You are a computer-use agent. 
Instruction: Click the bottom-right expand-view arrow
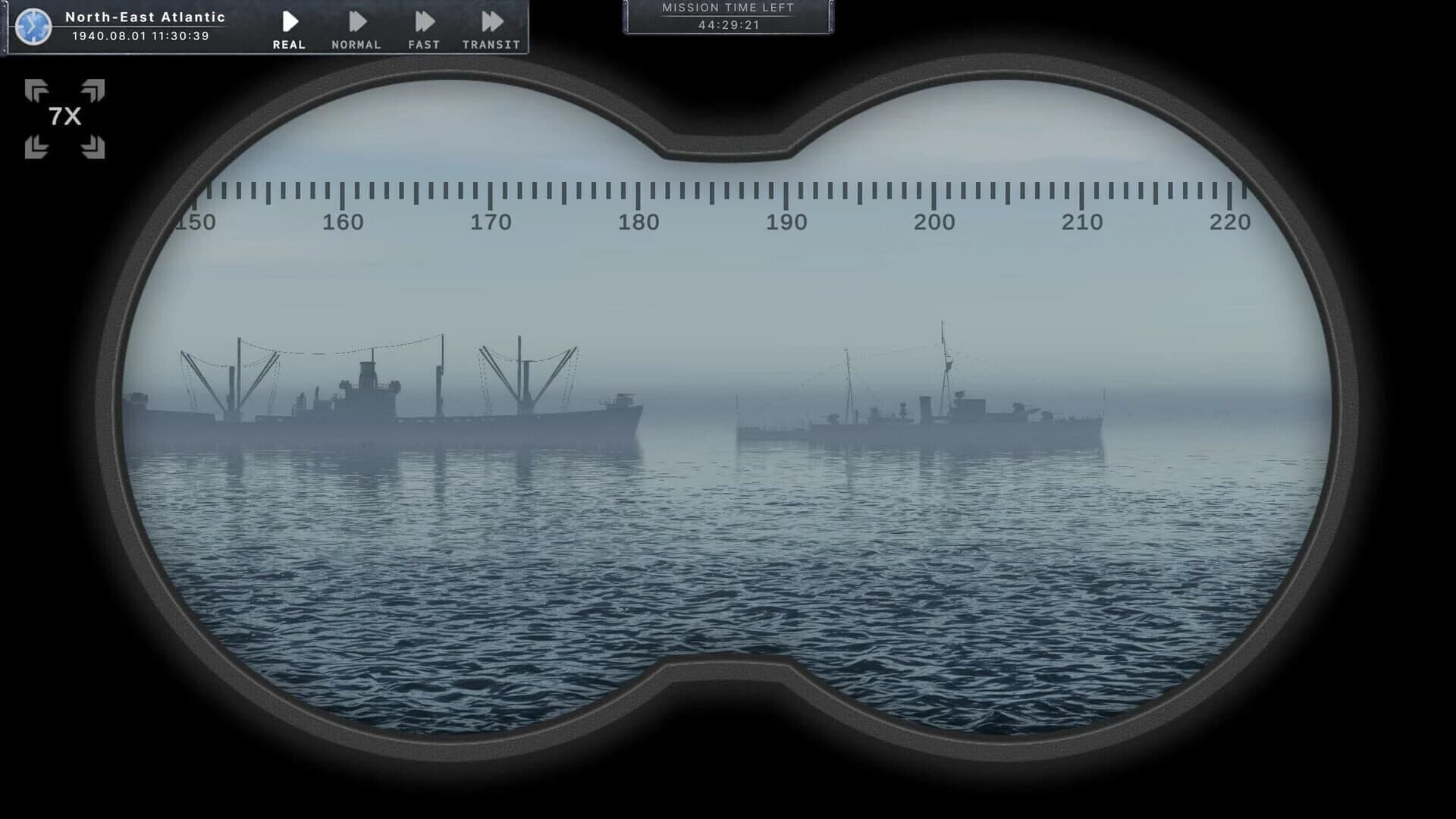coord(93,146)
